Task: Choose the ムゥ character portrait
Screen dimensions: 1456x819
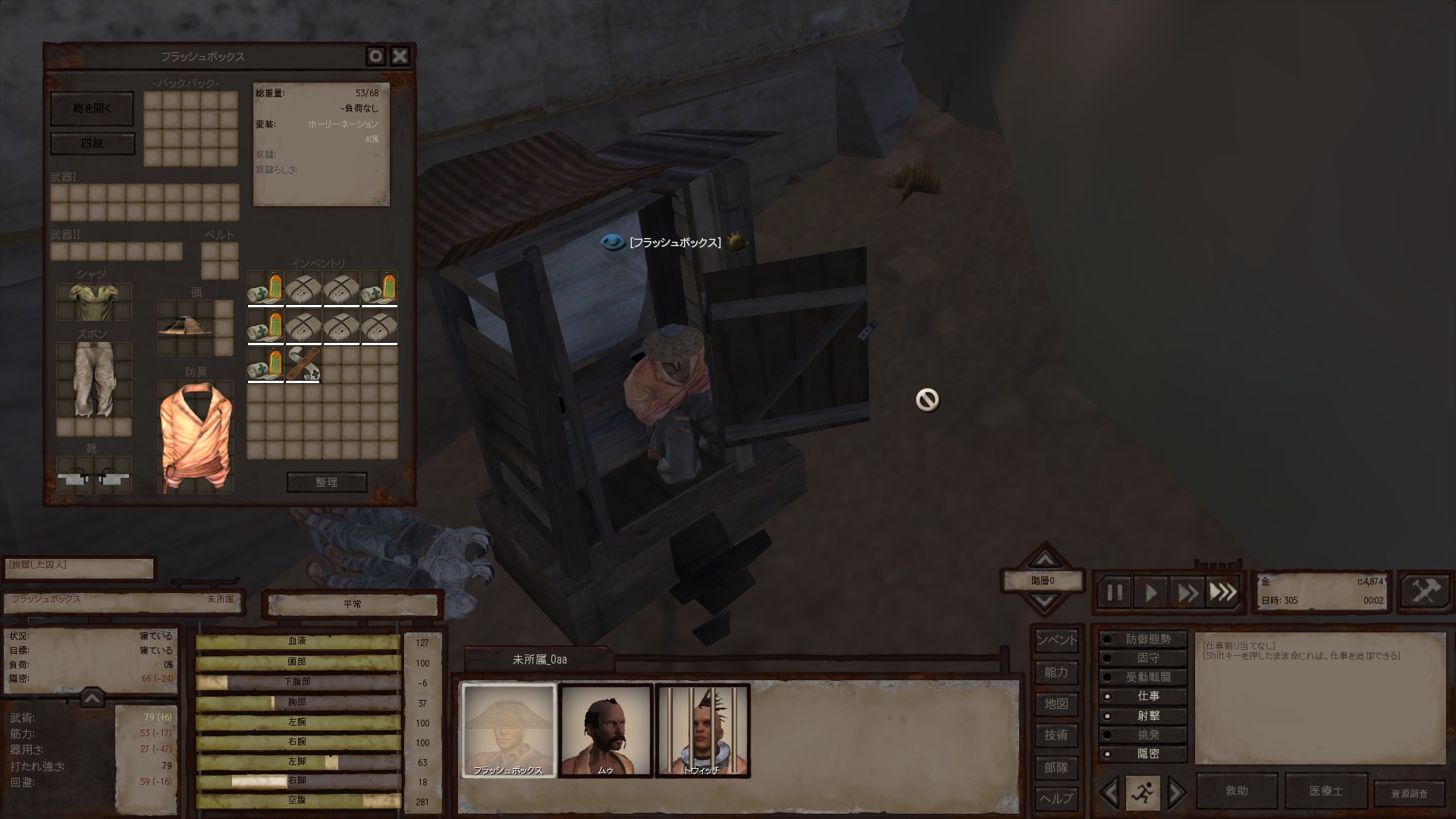Action: [x=605, y=730]
